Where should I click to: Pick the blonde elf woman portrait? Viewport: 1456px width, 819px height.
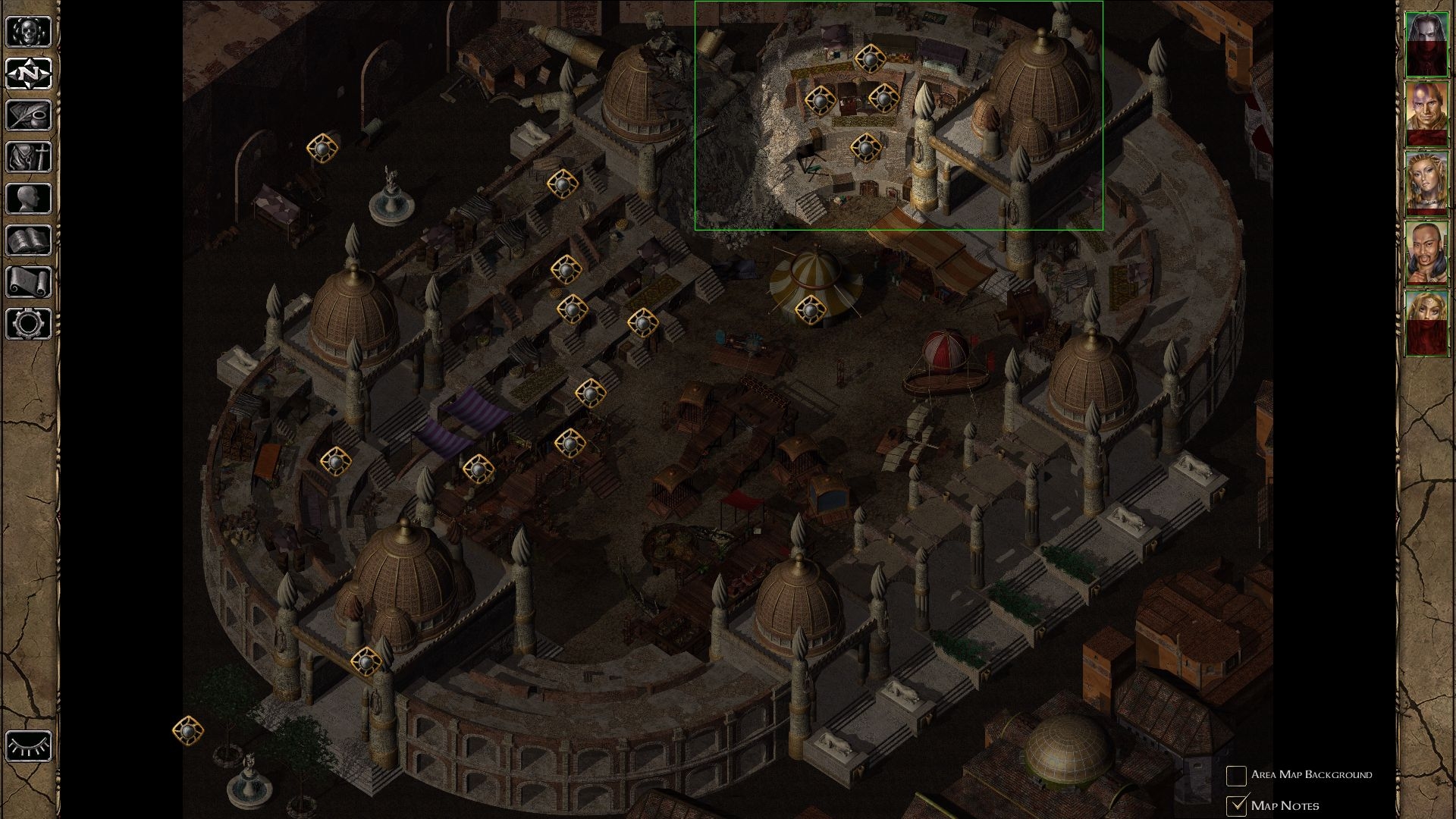pyautogui.click(x=1426, y=323)
